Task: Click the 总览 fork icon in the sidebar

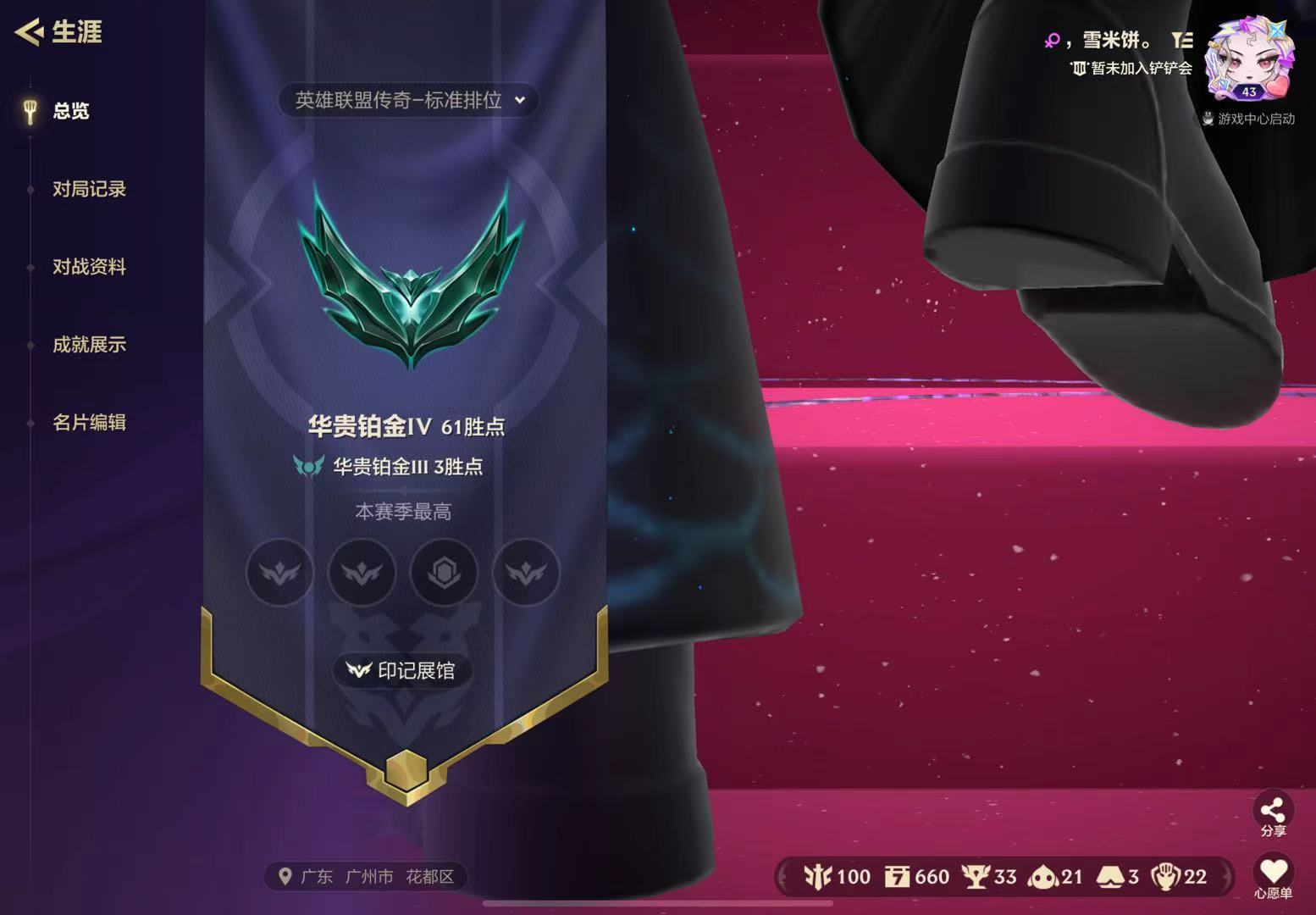Action: click(31, 111)
